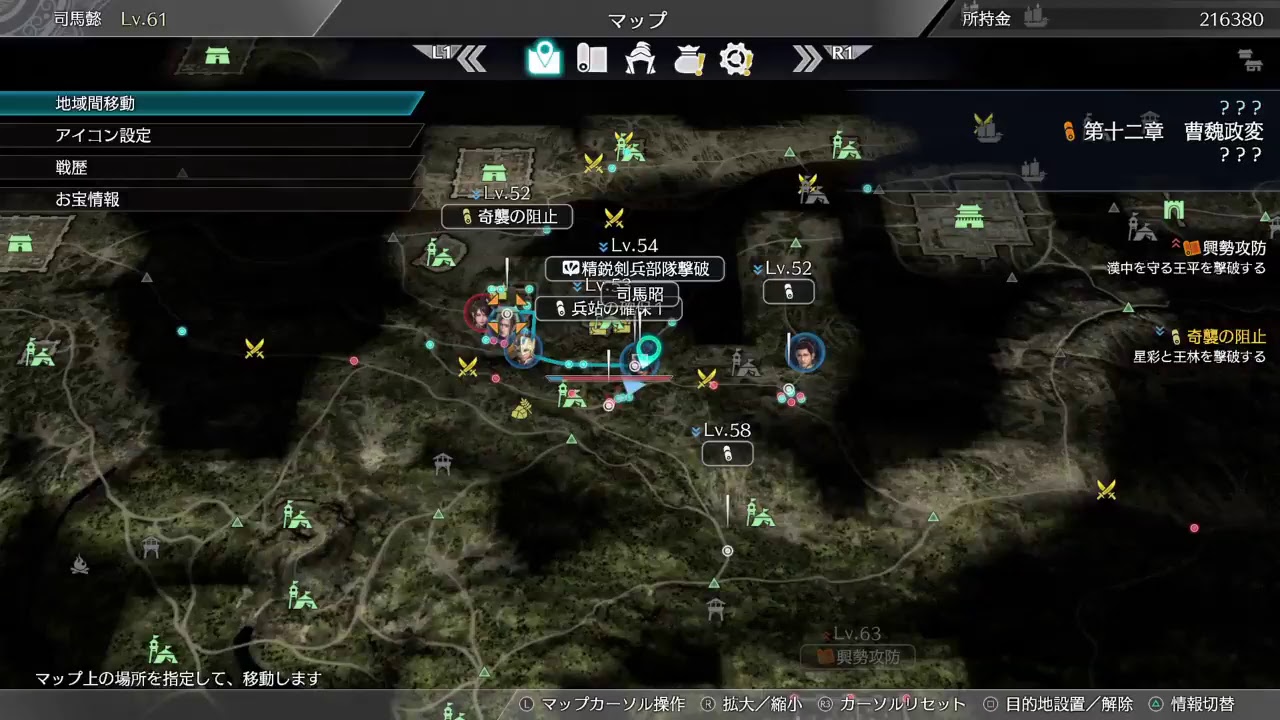This screenshot has height=720, width=1280.
Task: Select the map pin tab icon
Action: tap(543, 59)
